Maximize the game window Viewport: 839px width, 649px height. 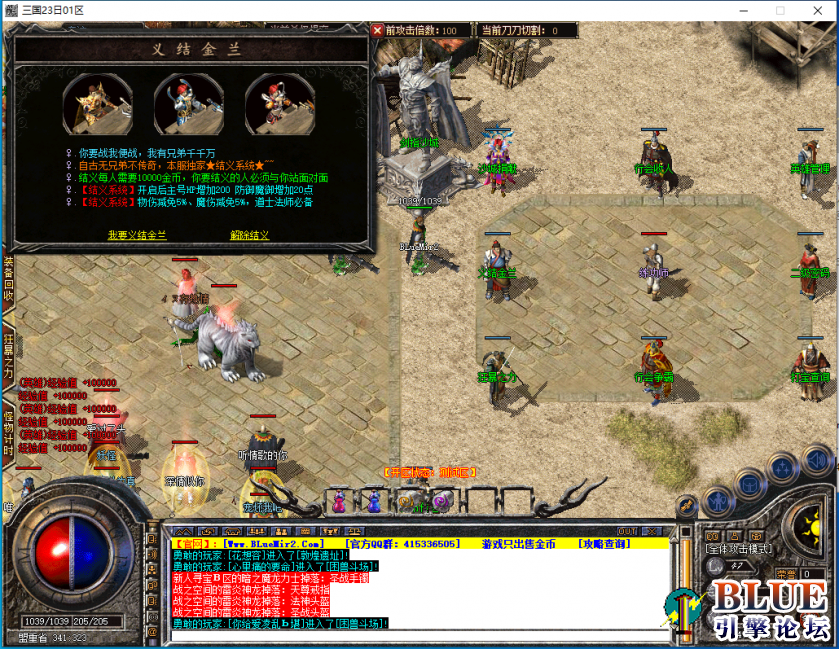780,10
